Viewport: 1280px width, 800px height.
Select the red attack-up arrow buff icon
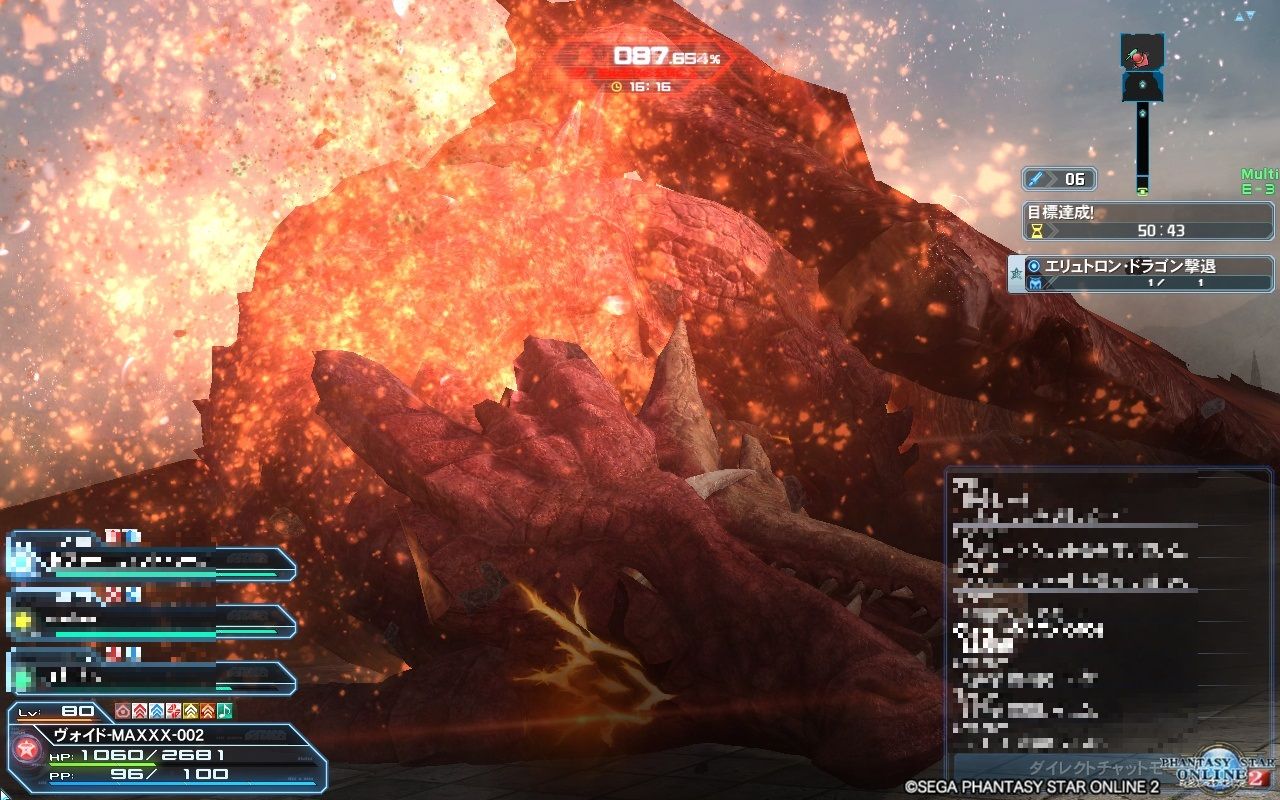click(x=139, y=710)
